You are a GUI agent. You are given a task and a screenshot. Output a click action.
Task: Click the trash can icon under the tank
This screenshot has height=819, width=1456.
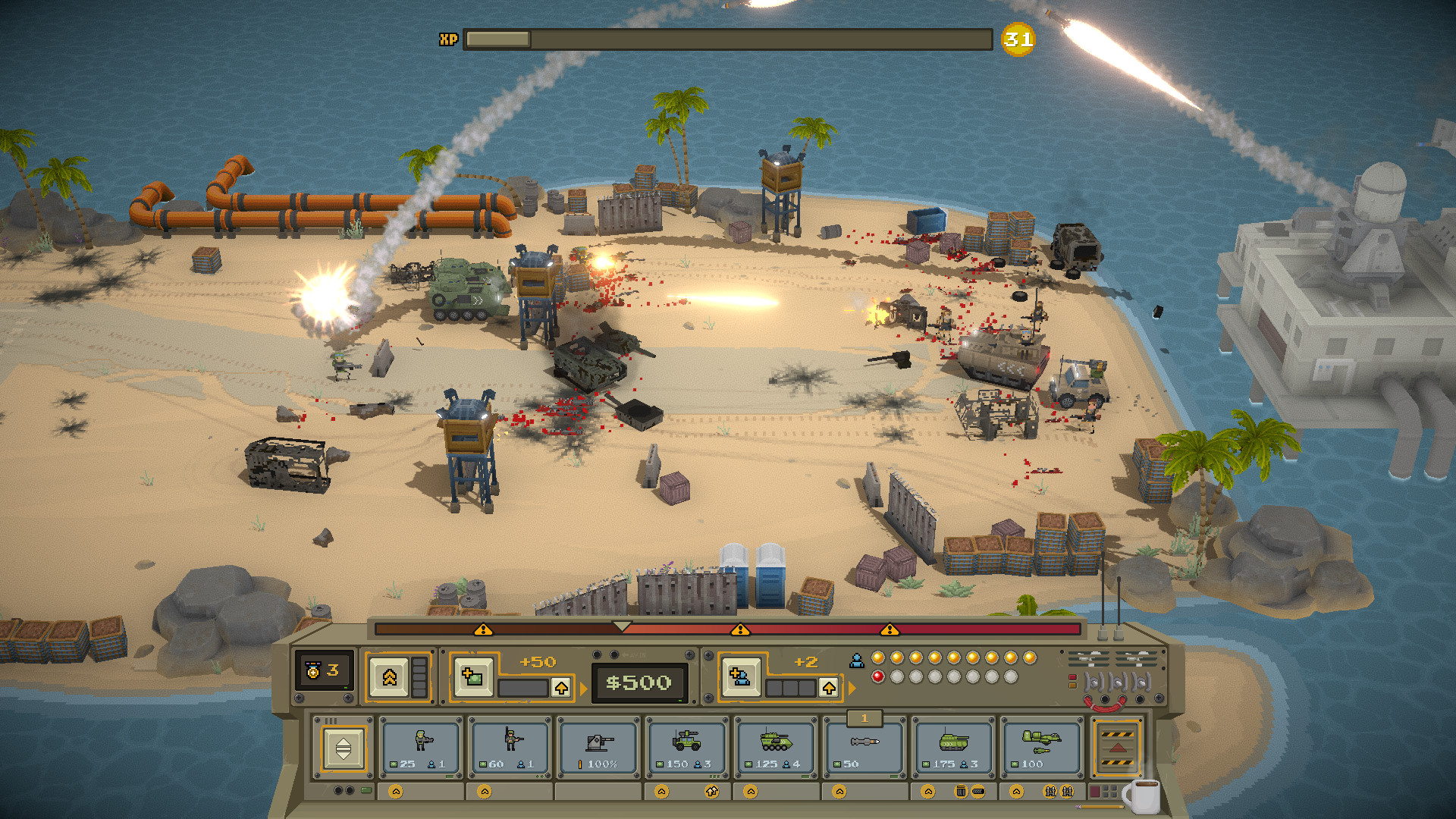[961, 792]
